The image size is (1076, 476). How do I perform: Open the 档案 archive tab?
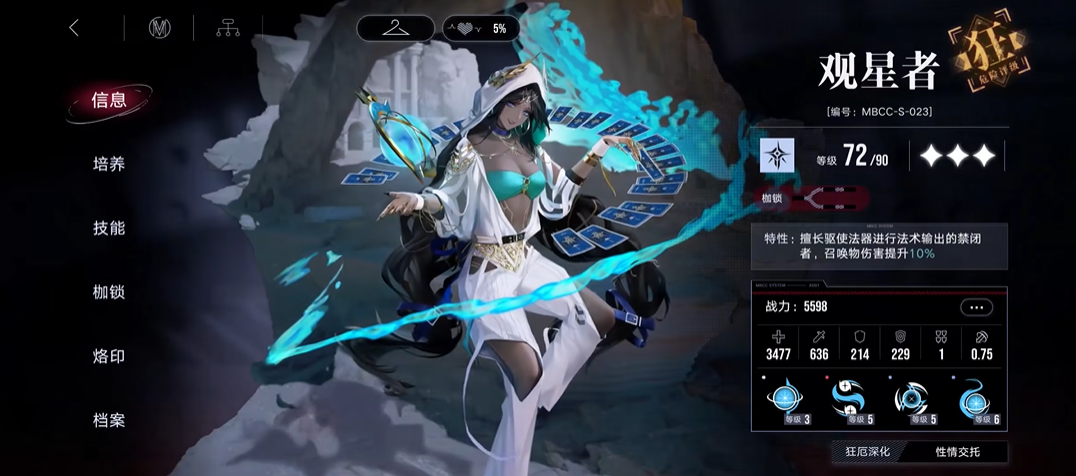click(109, 420)
